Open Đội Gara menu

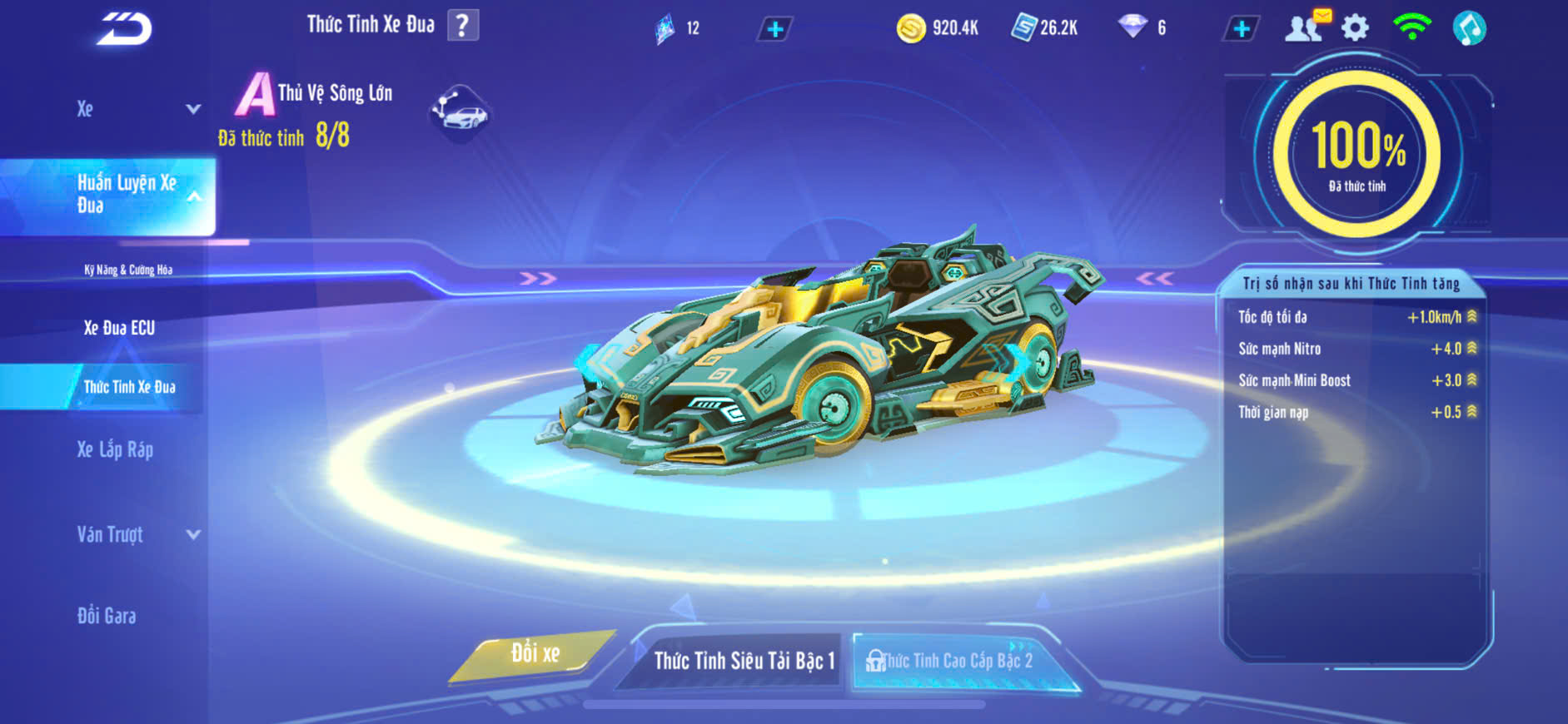pyautogui.click(x=107, y=616)
